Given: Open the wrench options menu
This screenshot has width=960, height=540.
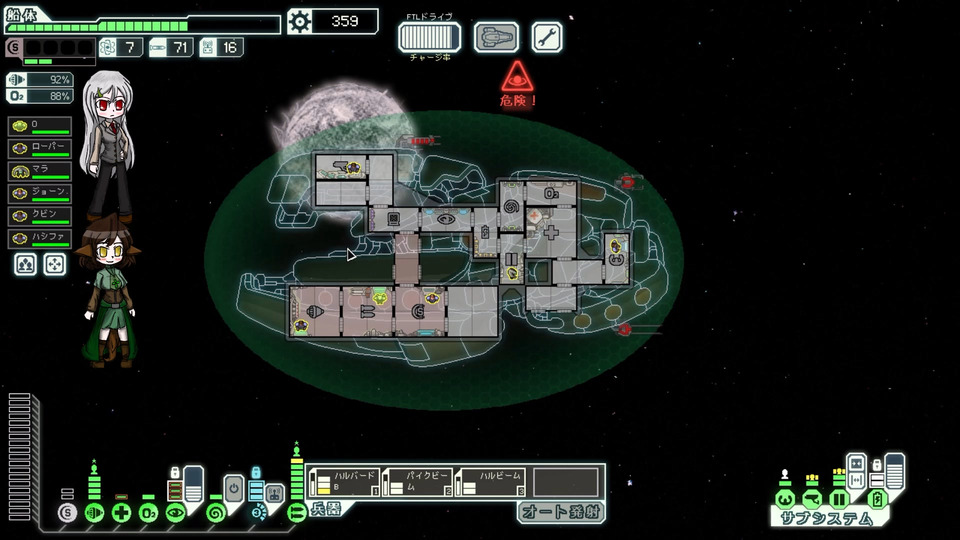Looking at the screenshot, I should (547, 37).
